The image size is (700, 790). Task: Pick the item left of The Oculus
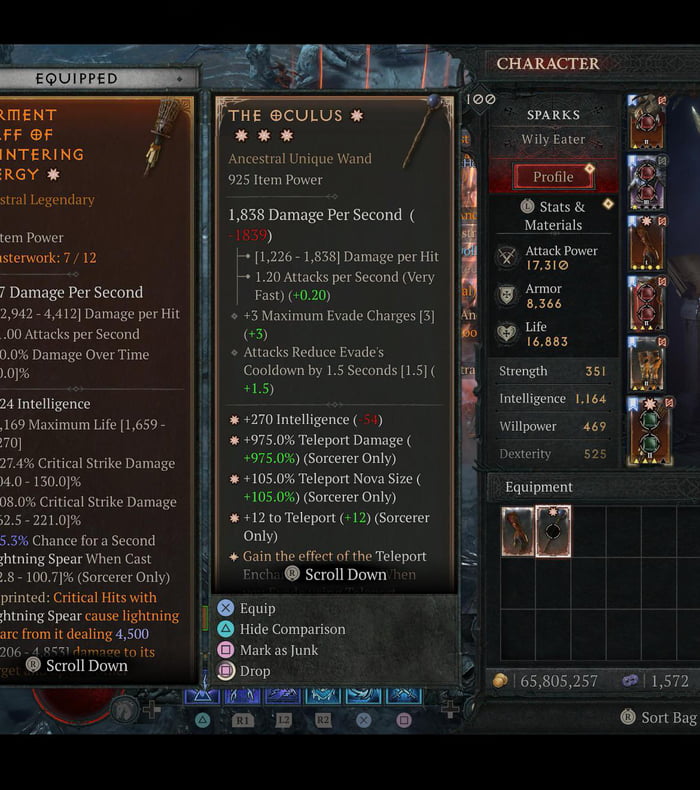click(x=518, y=531)
